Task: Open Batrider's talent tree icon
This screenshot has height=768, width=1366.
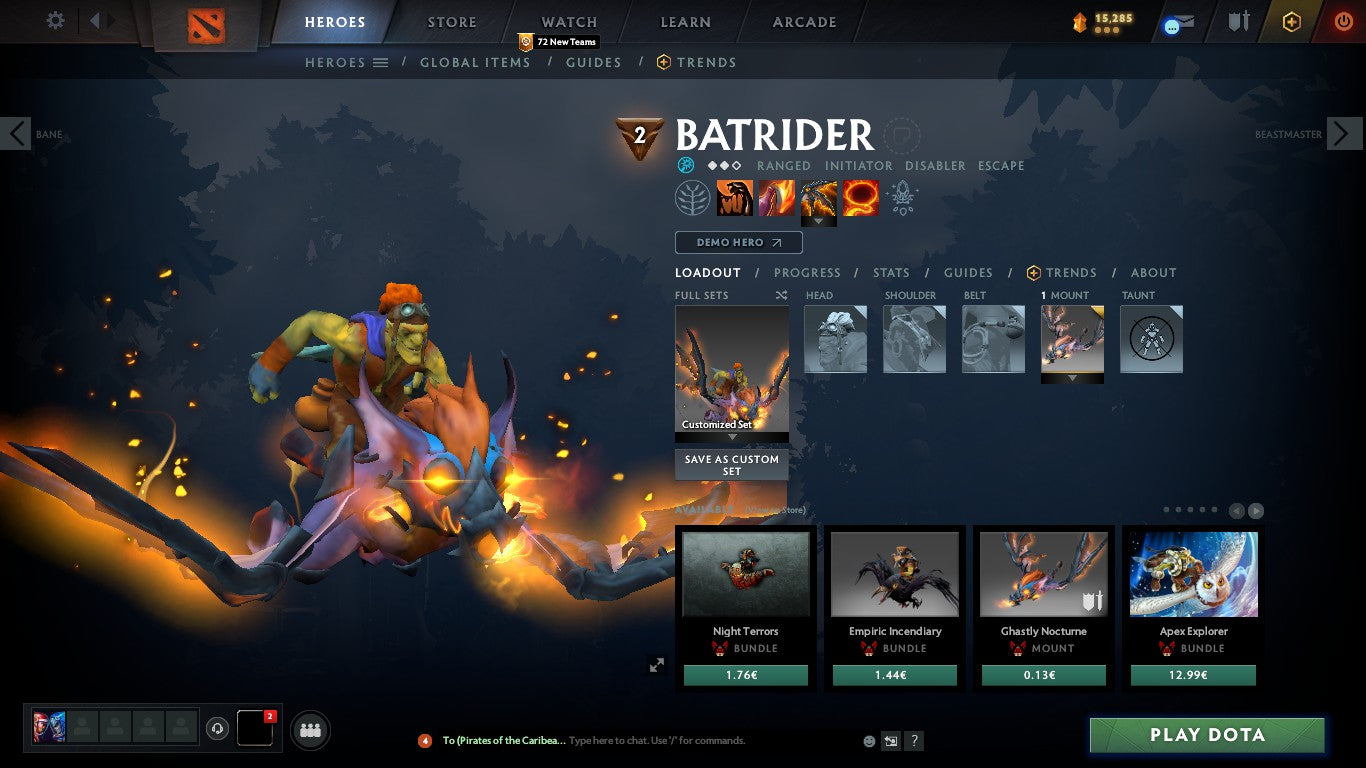Action: point(692,197)
